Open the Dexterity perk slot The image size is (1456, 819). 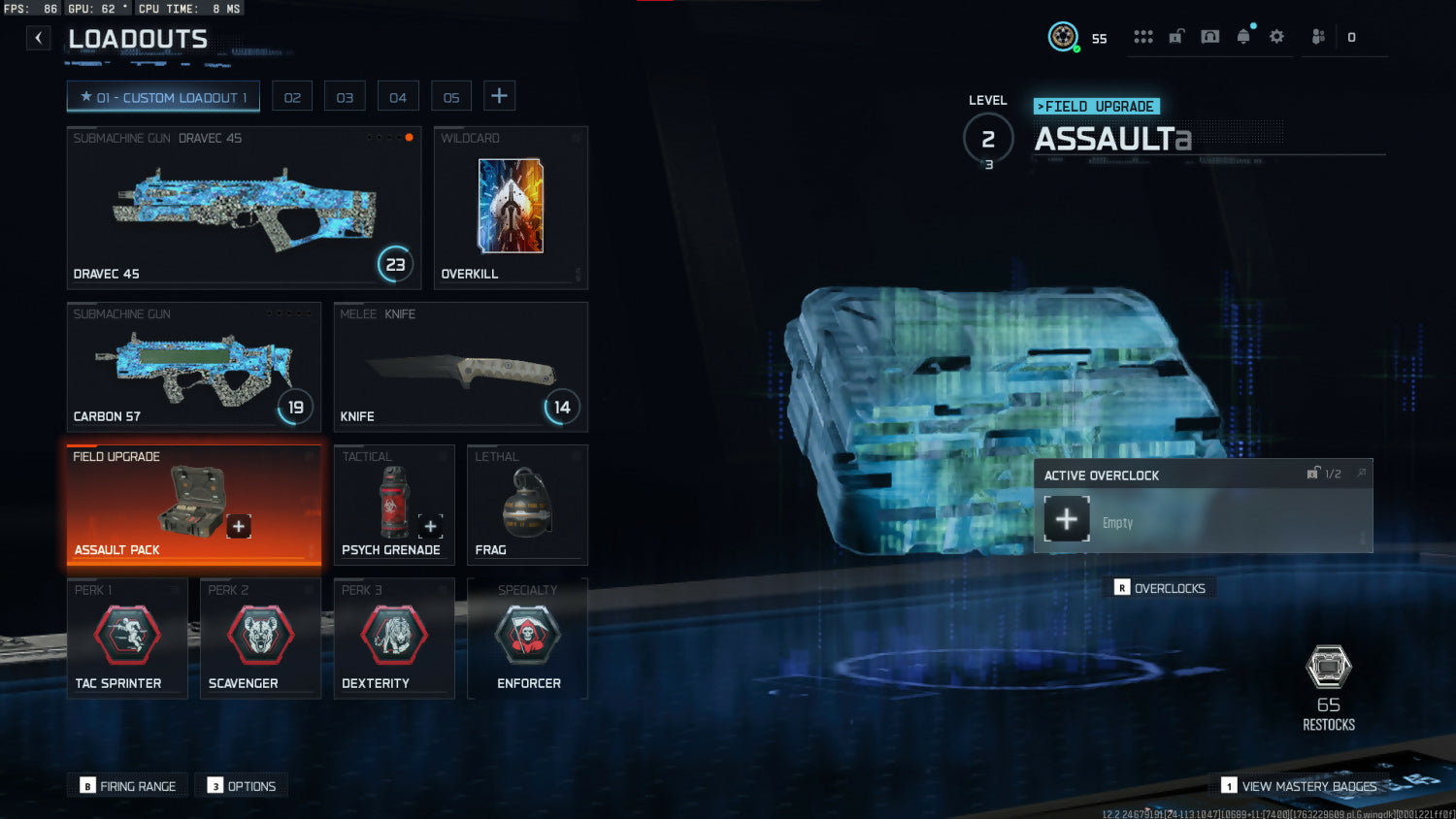click(x=393, y=639)
